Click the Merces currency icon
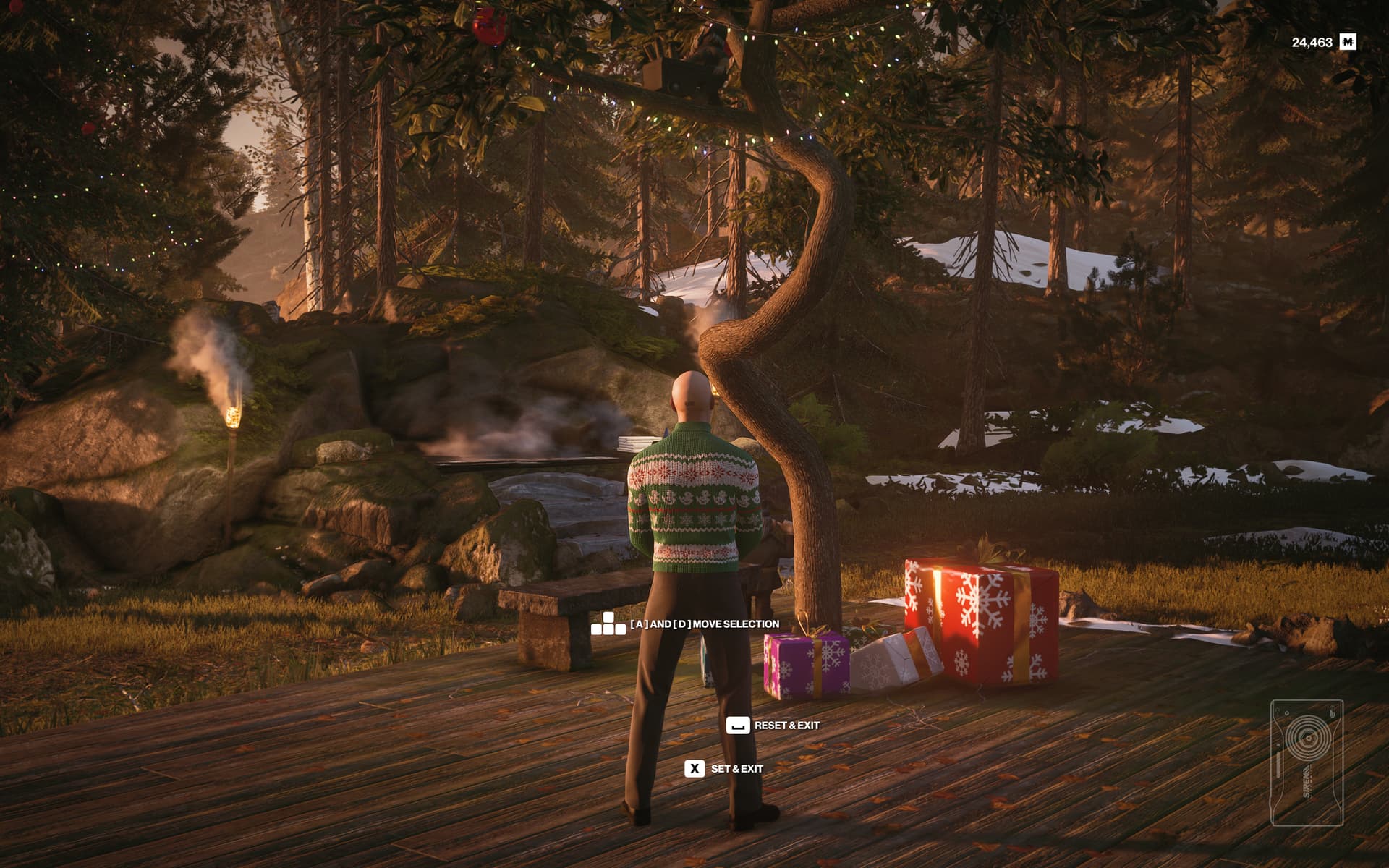Image resolution: width=1389 pixels, height=868 pixels. [x=1347, y=43]
